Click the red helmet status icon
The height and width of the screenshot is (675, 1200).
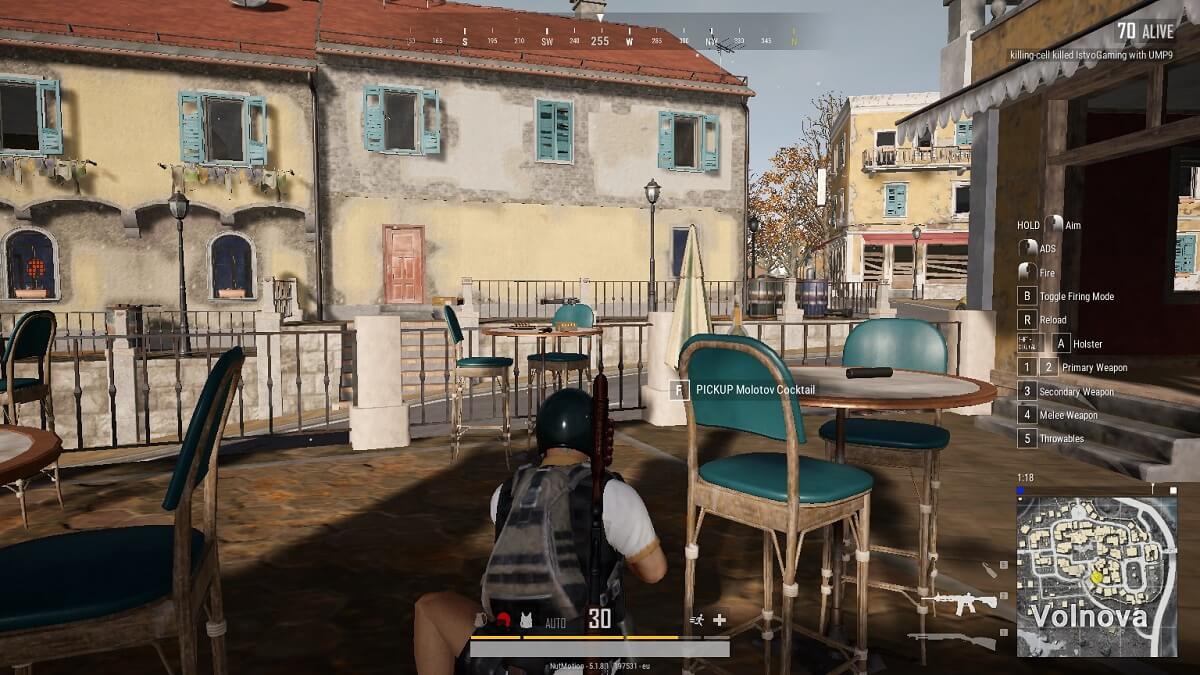pyautogui.click(x=504, y=620)
